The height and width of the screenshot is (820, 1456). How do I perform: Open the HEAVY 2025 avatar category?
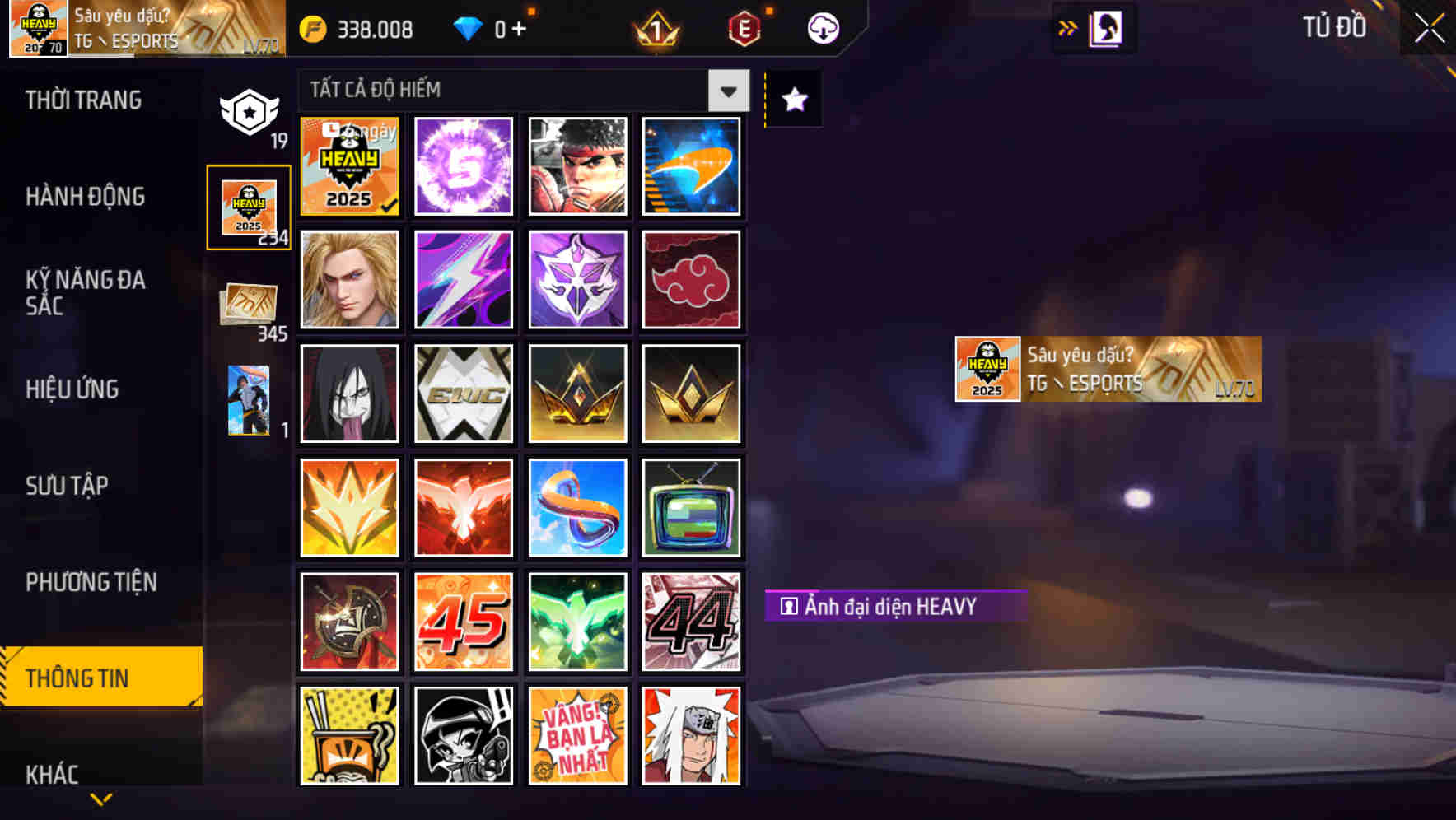(x=248, y=206)
